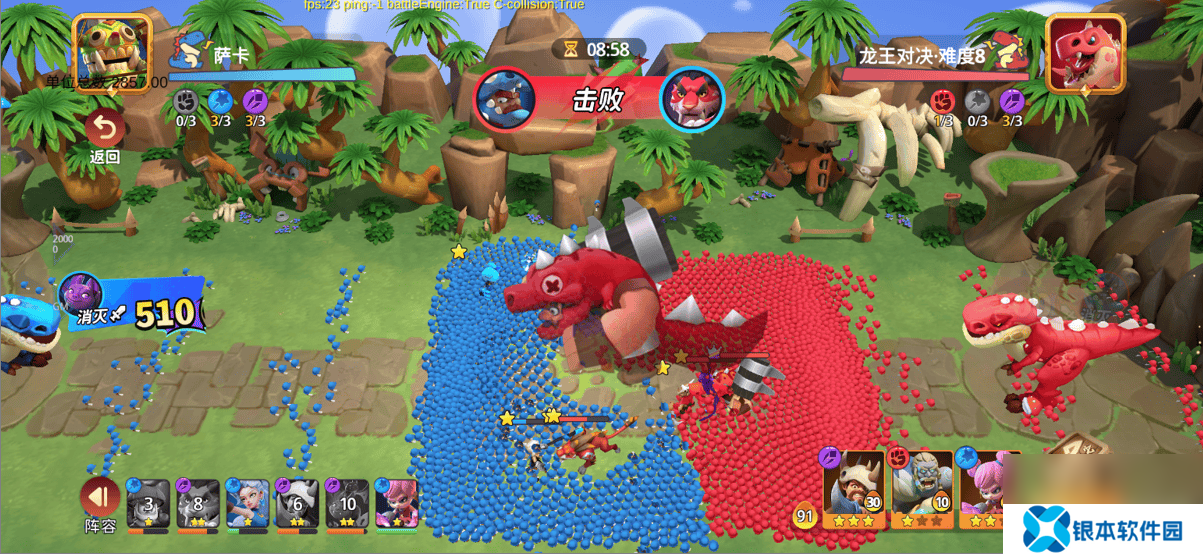
Task: Select the pink-haired hero card in player lineup
Action: (x=397, y=503)
